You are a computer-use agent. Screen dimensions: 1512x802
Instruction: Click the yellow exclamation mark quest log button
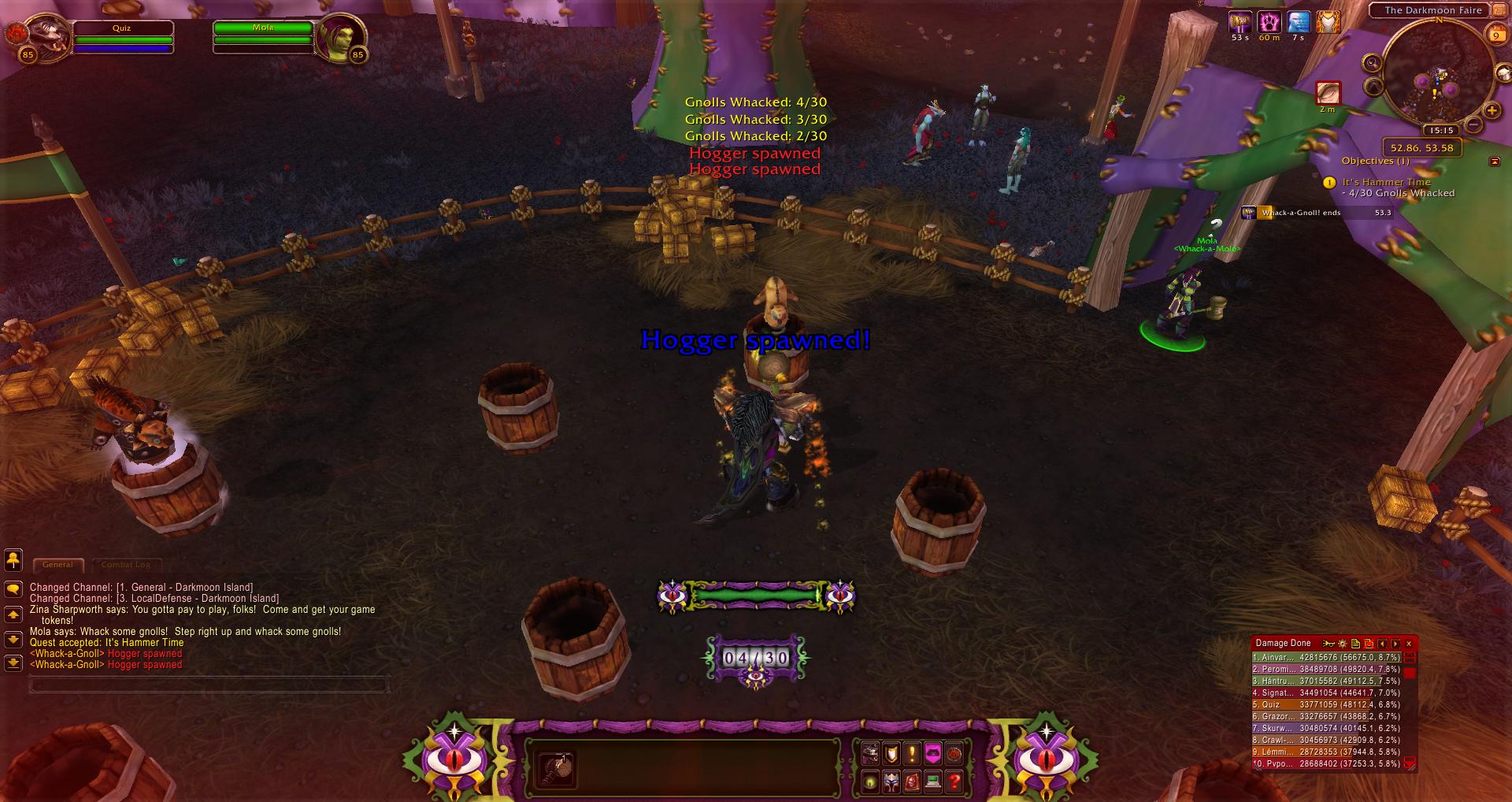pos(912,753)
